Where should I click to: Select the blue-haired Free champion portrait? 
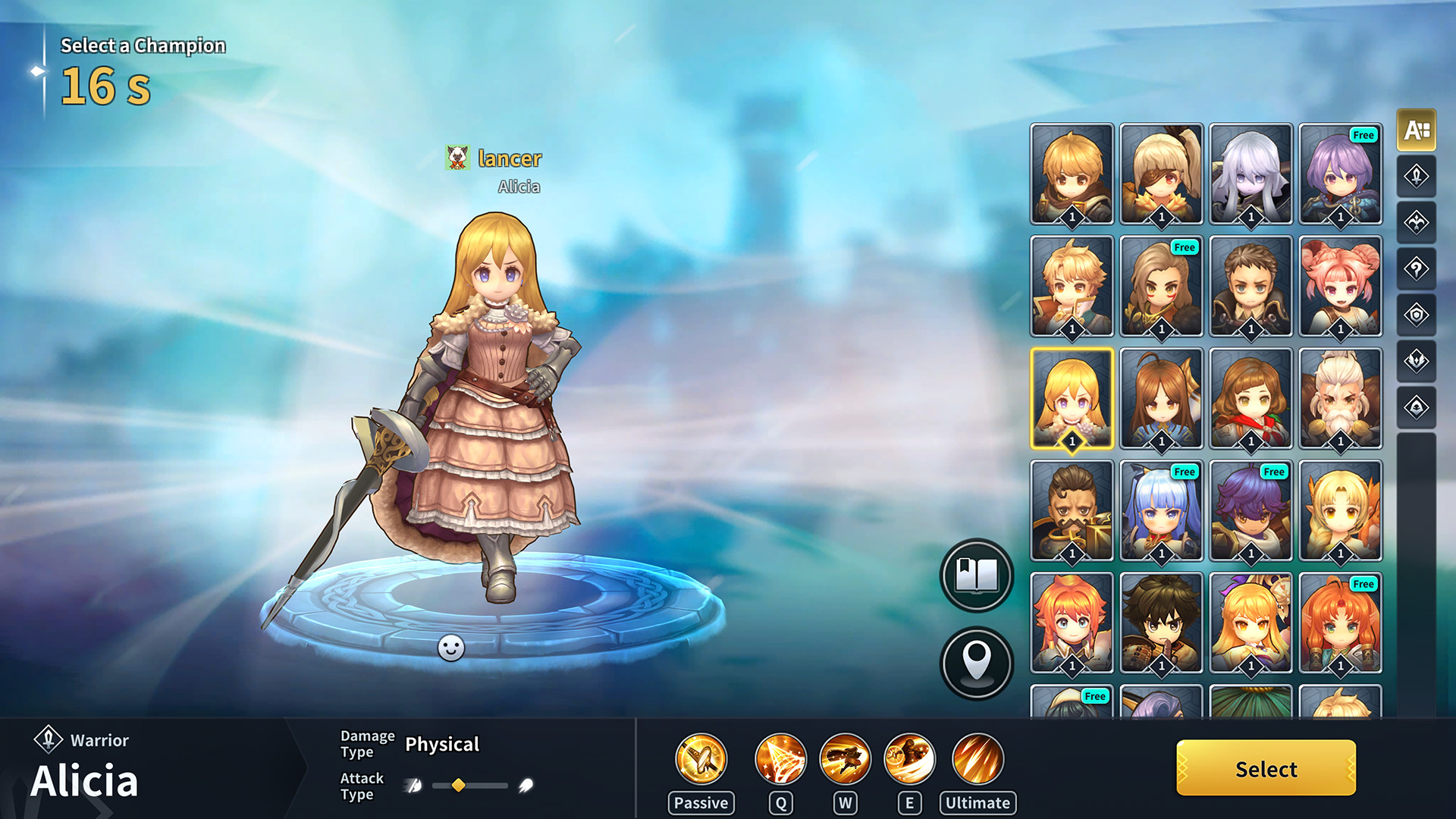tap(1161, 510)
